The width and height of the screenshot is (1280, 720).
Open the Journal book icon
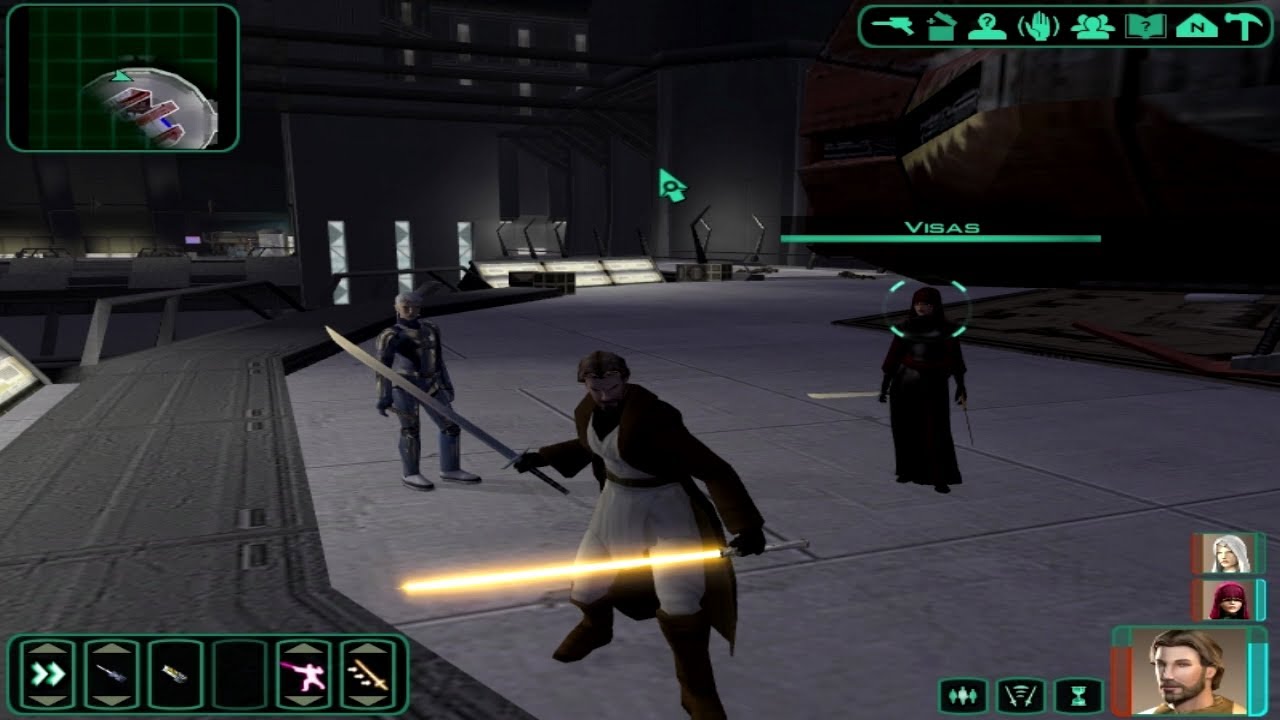coord(1148,28)
